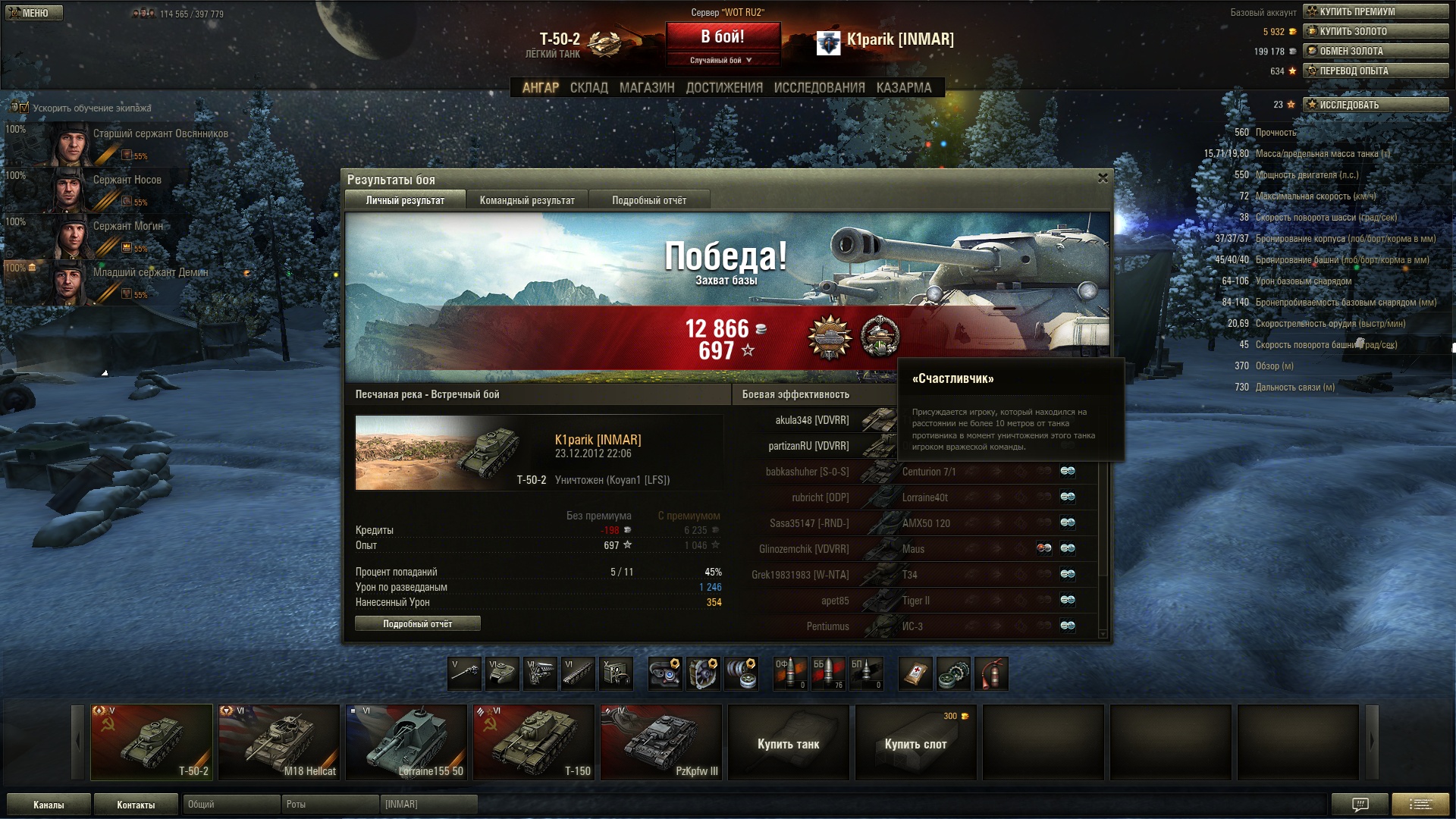Open Обмен золота exchange
The image size is (1456, 819).
[x=1375, y=51]
